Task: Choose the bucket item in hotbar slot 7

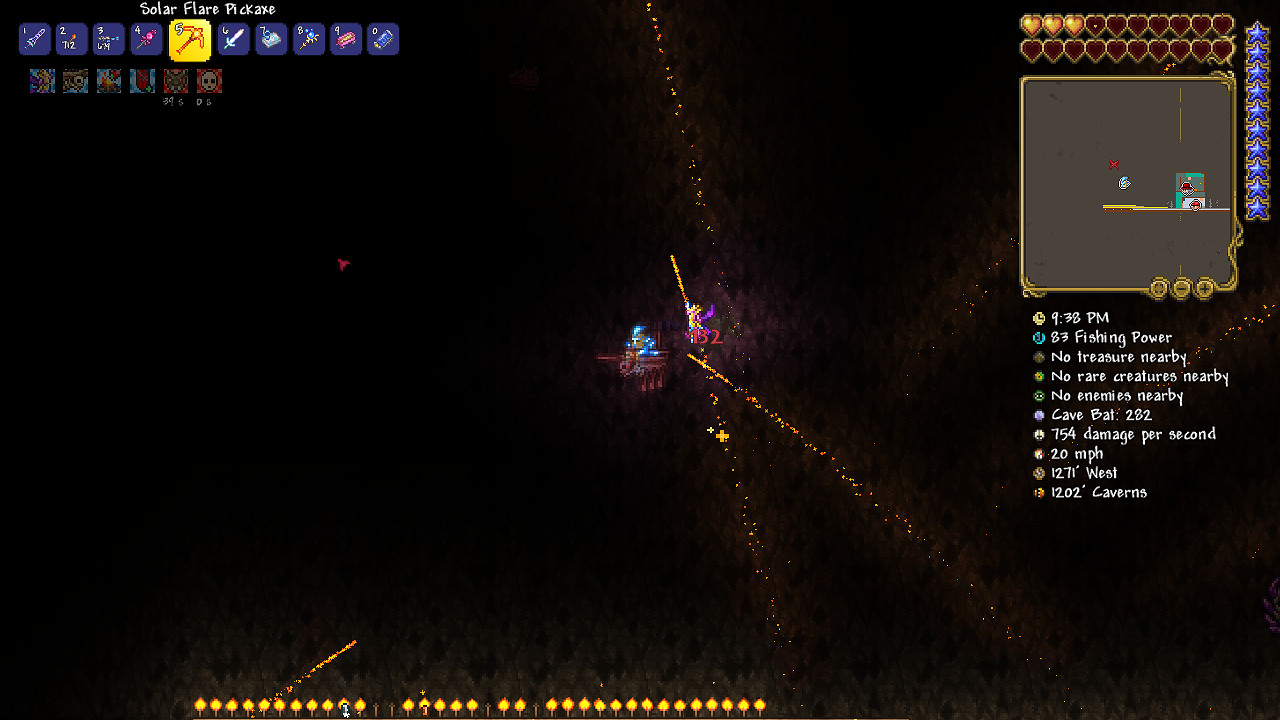Action: point(270,39)
